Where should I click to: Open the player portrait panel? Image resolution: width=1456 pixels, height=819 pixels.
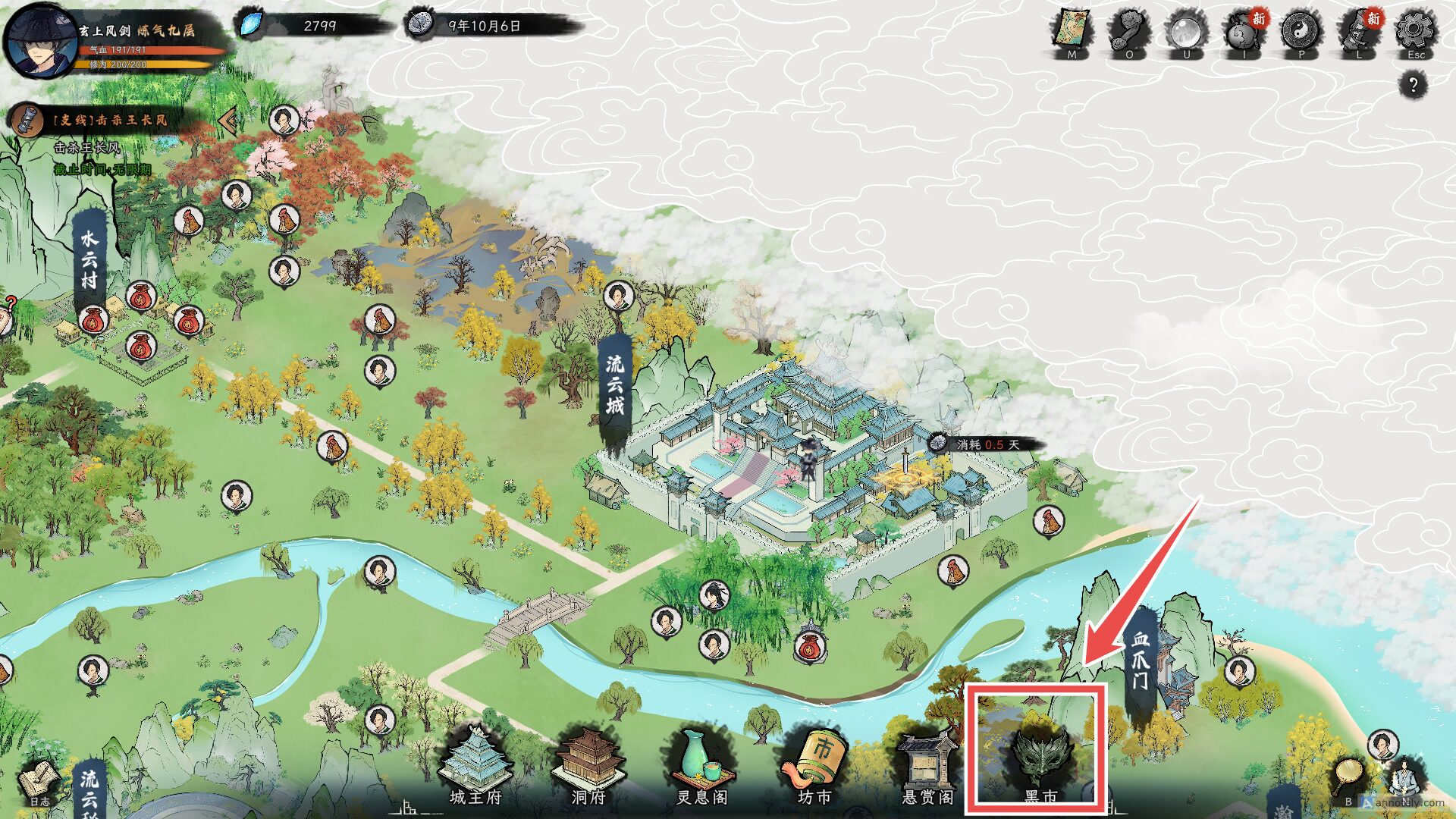(39, 41)
